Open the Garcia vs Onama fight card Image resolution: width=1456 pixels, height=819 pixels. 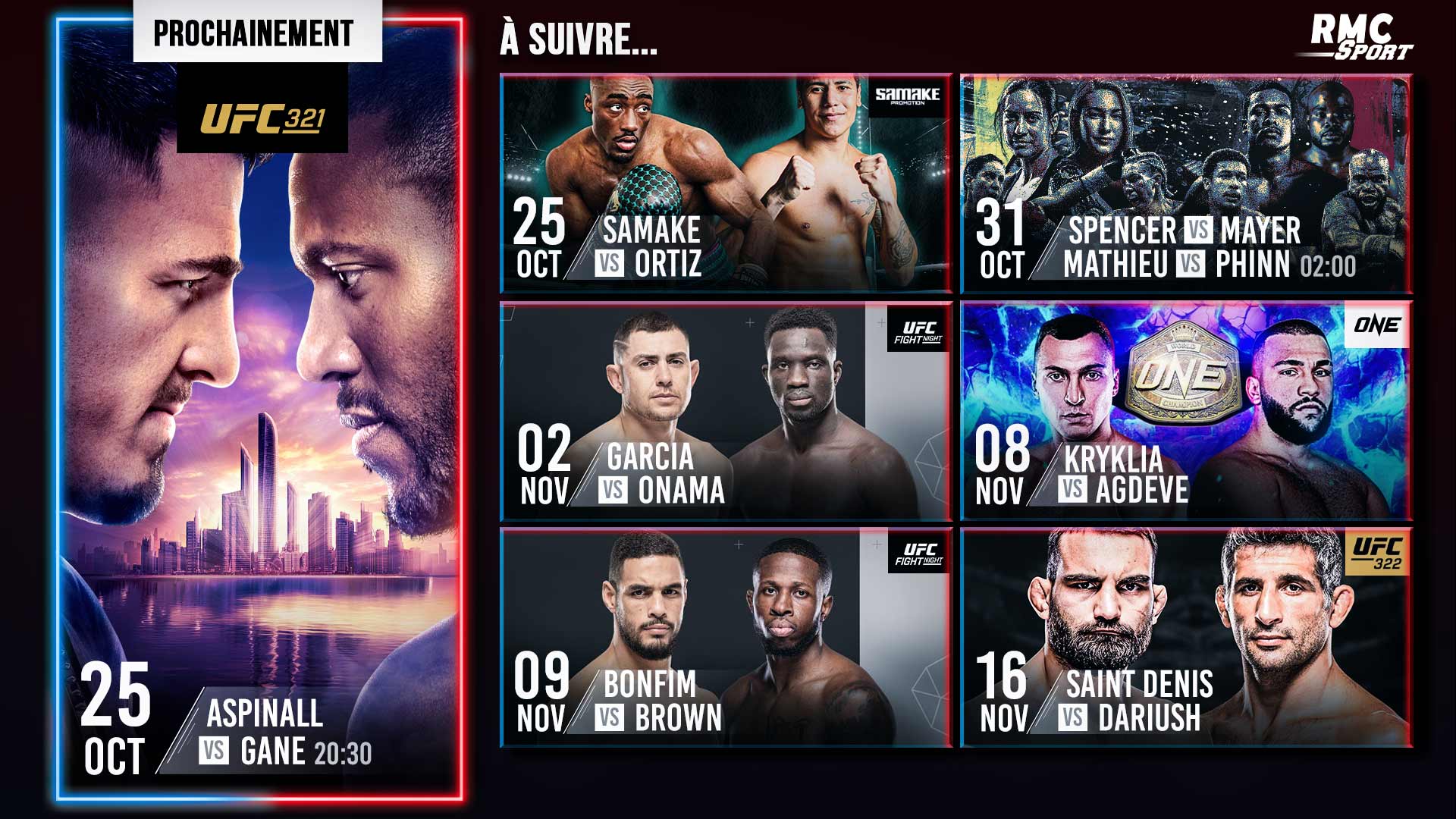pyautogui.click(x=726, y=411)
